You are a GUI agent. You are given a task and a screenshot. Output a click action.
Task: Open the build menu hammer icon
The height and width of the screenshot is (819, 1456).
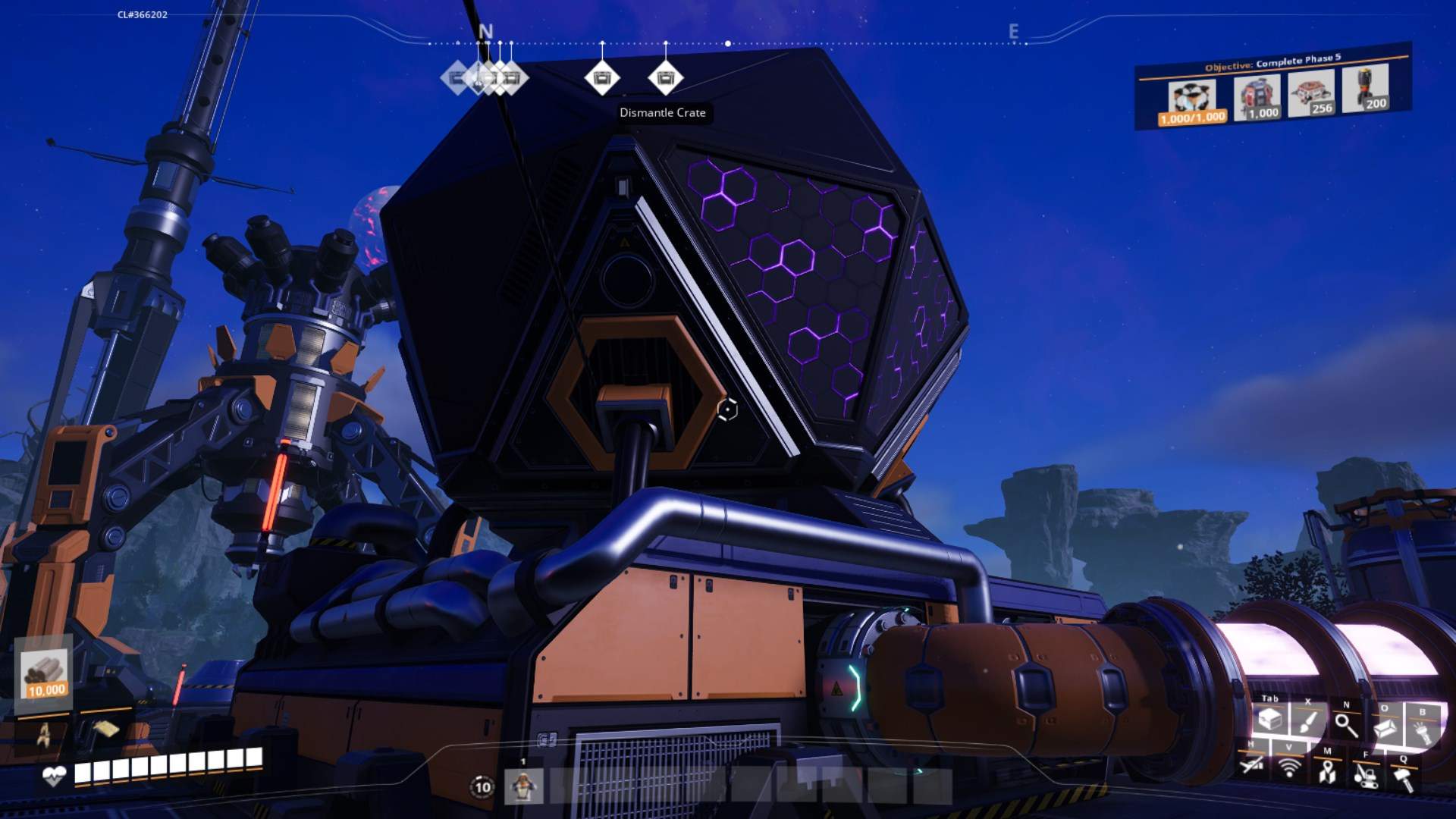click(x=1404, y=778)
